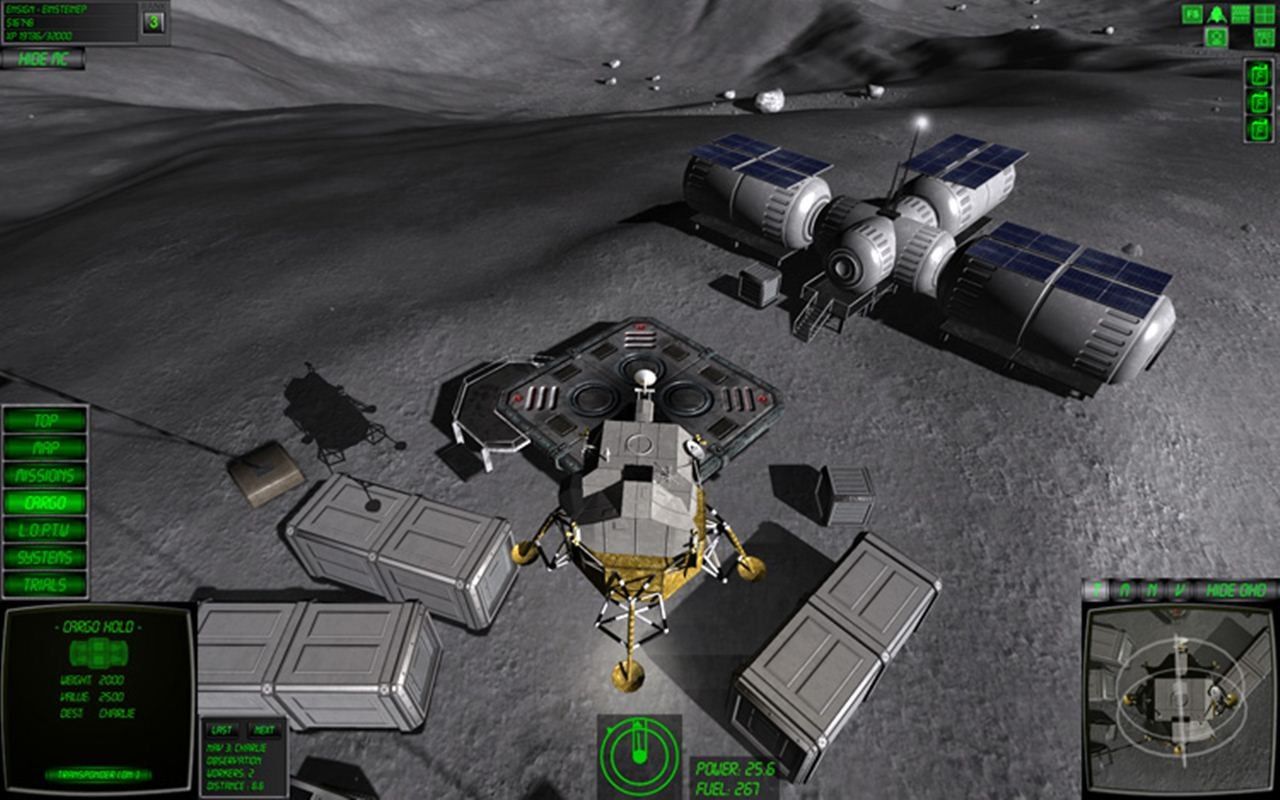Click the HIDE ME button
This screenshot has width=1280, height=800.
(43, 59)
